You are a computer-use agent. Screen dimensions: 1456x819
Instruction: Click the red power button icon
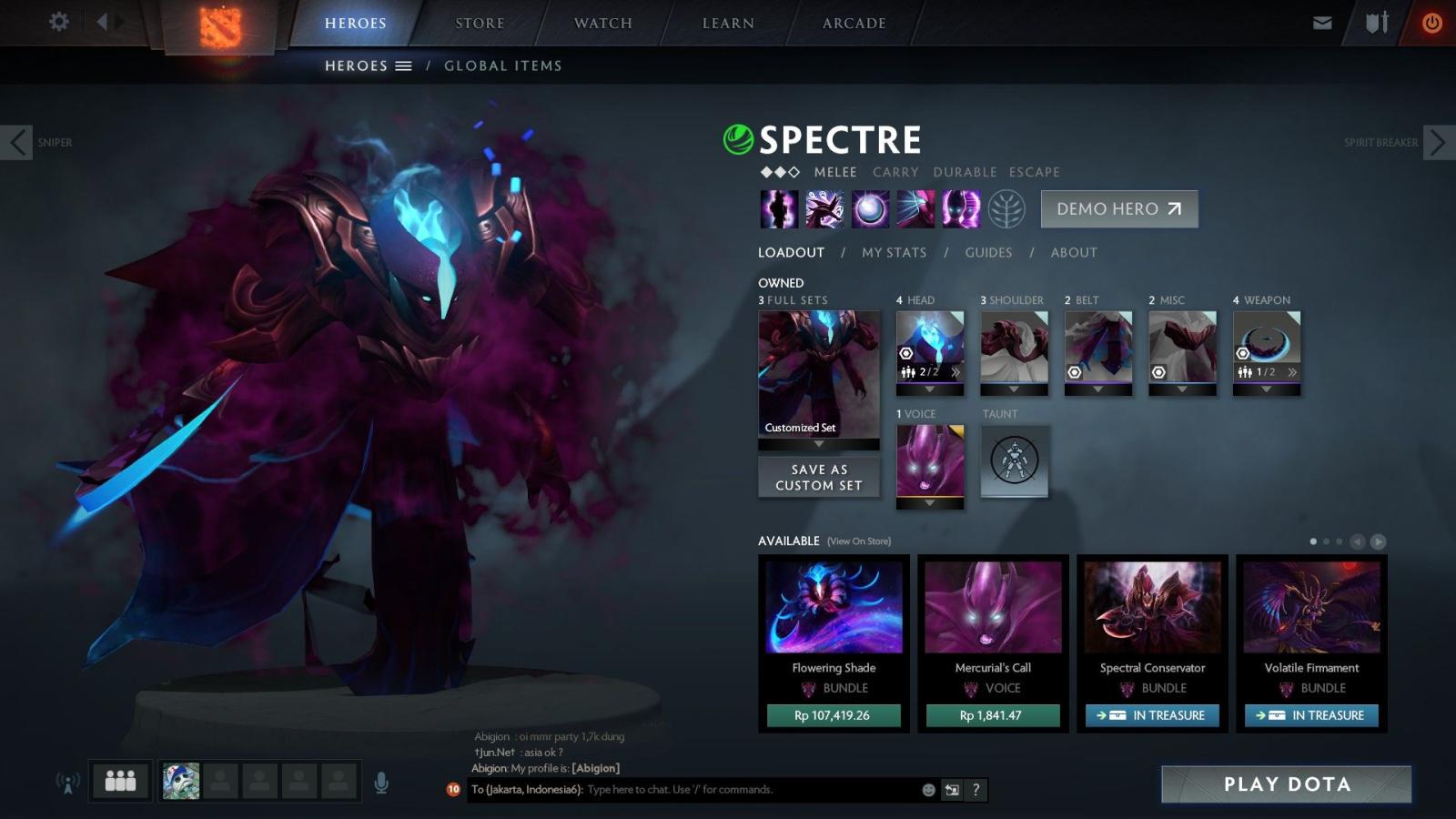(1431, 22)
